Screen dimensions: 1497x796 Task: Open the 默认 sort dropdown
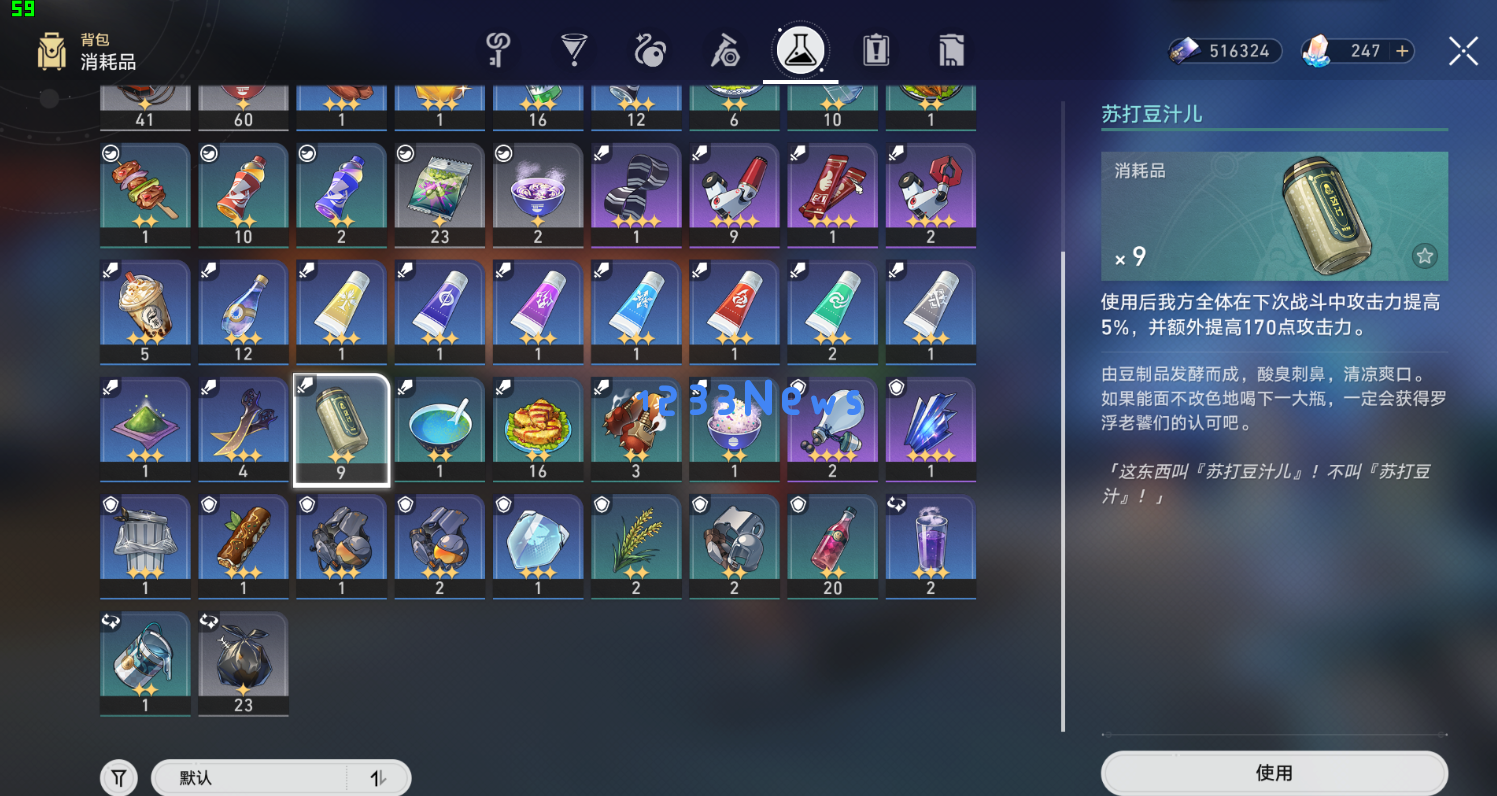pos(250,778)
